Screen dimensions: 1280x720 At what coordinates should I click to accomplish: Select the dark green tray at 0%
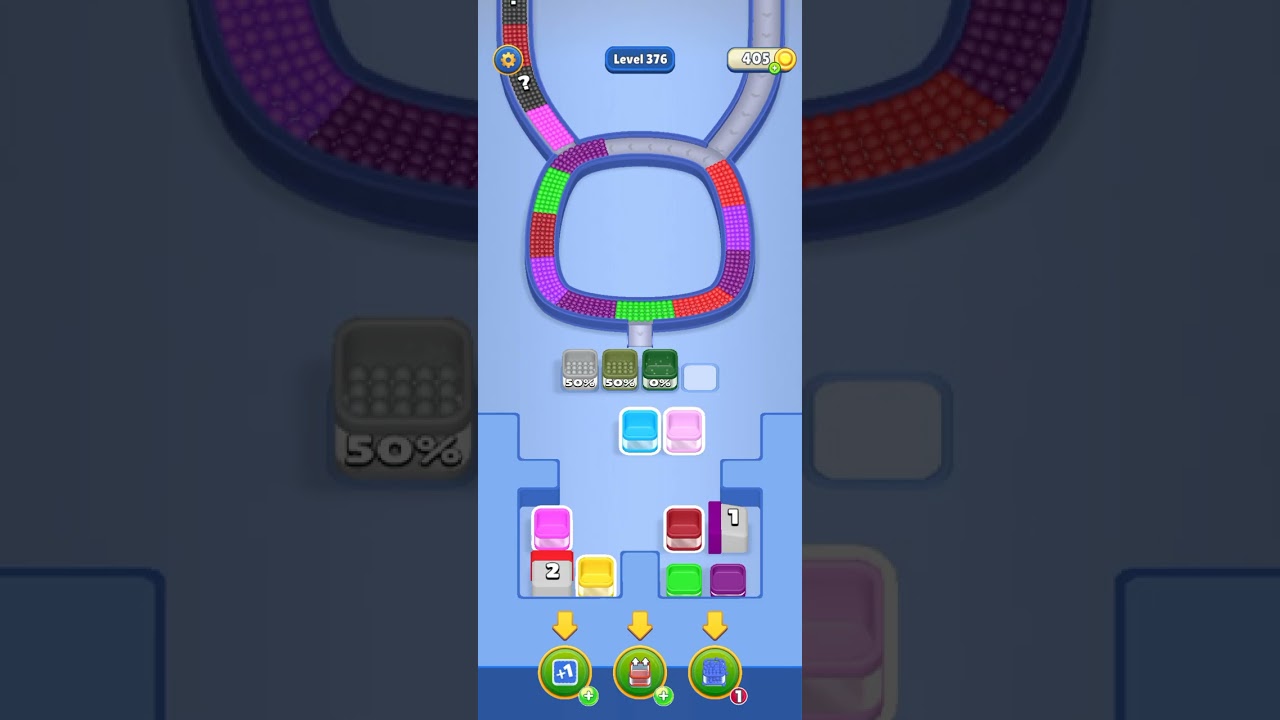(660, 372)
